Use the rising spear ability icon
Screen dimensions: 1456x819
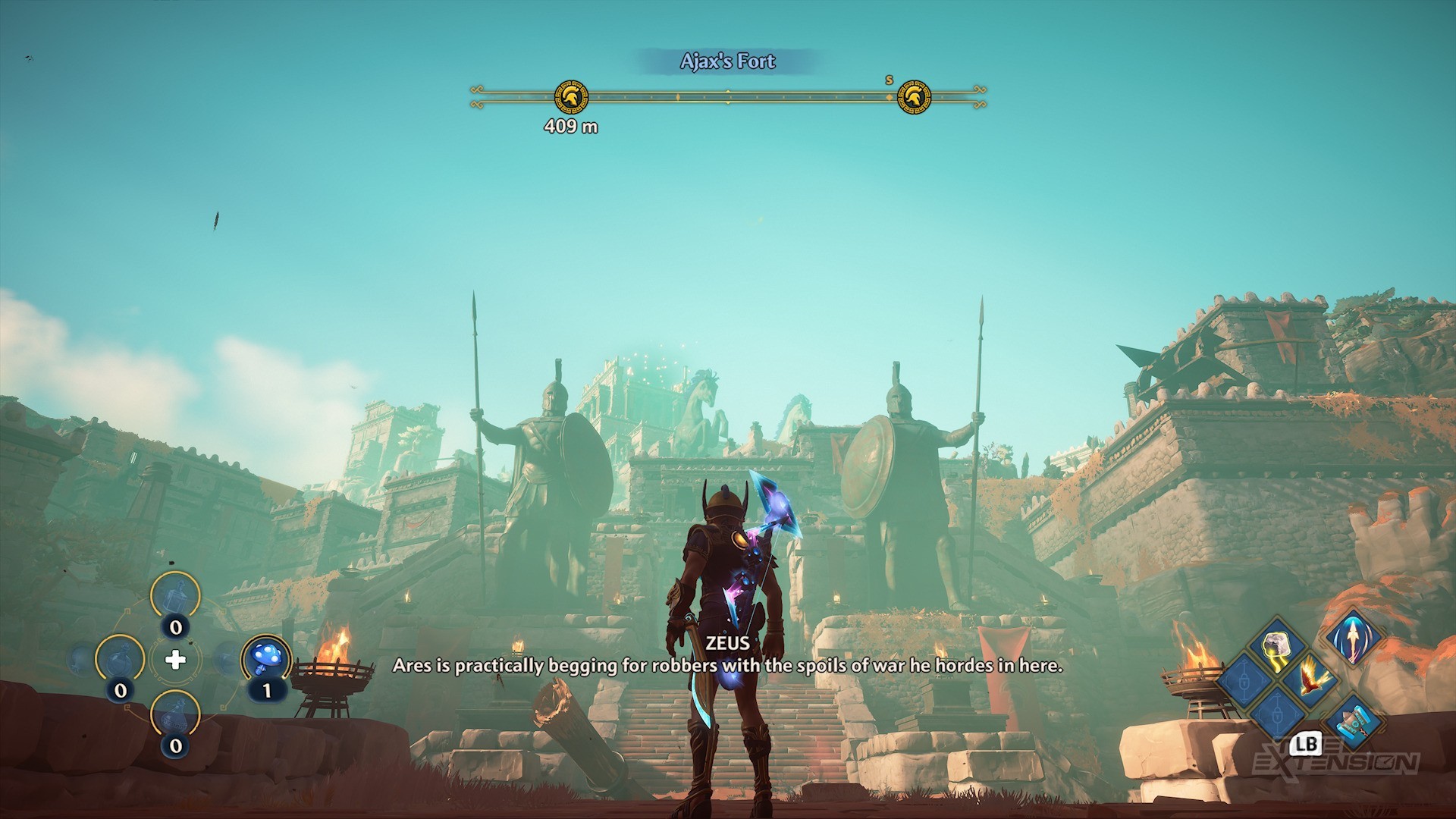tap(1354, 639)
